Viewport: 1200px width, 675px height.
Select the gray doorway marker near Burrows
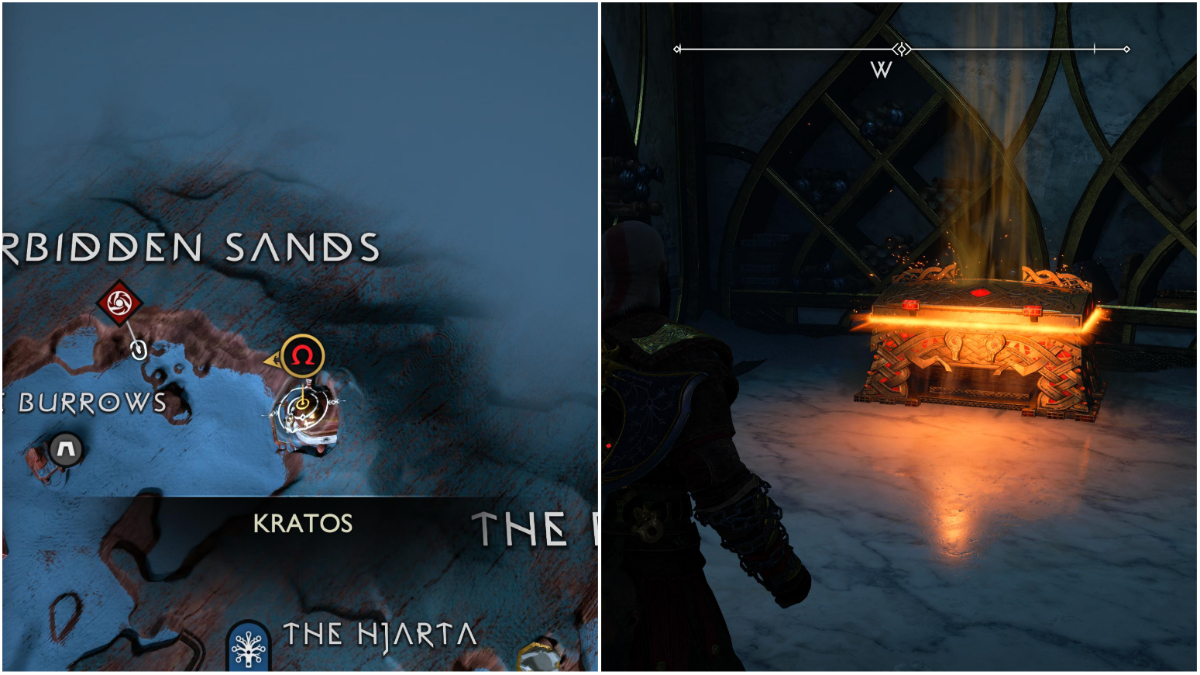coord(67,447)
